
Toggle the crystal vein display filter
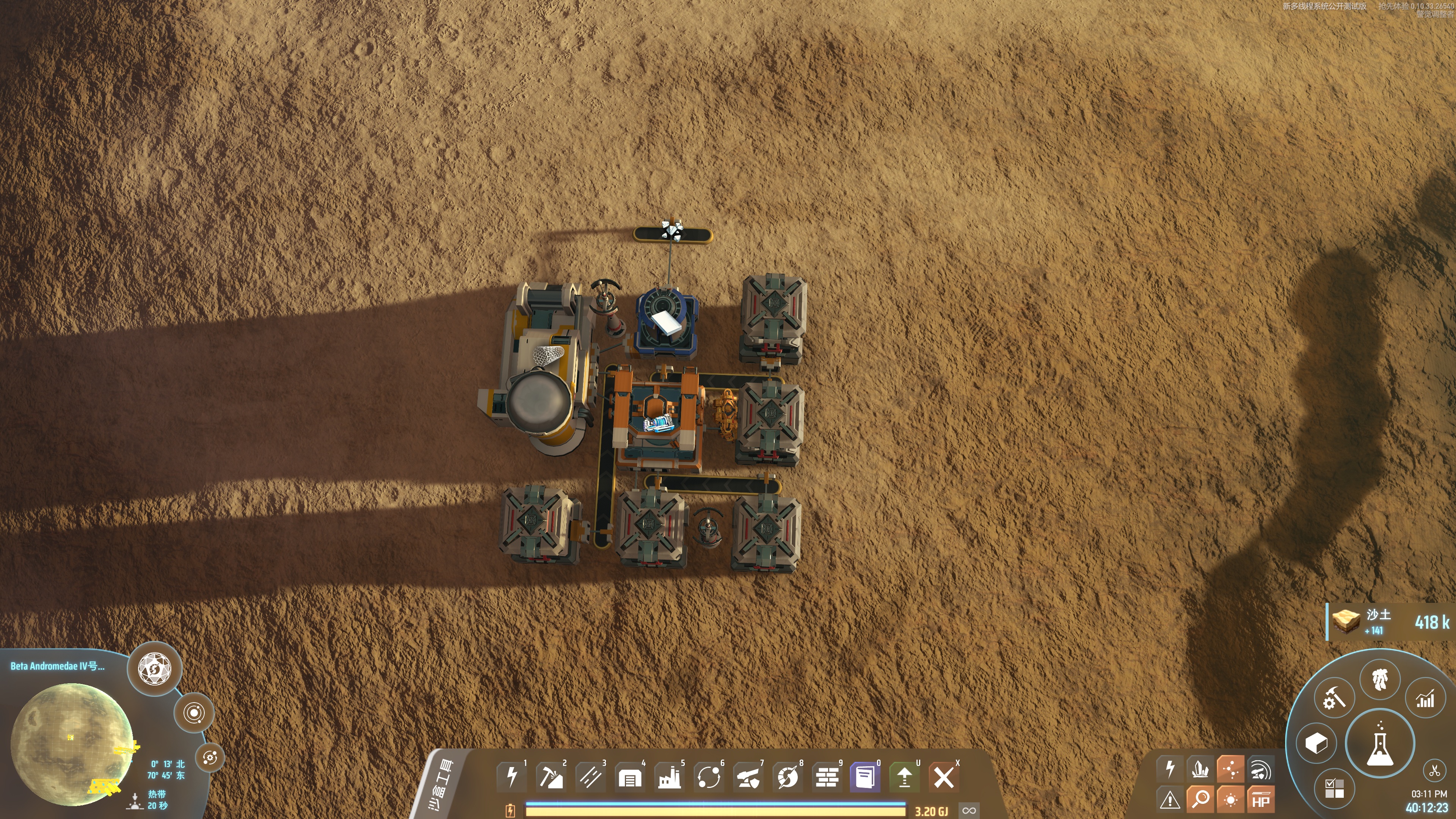[1200, 769]
